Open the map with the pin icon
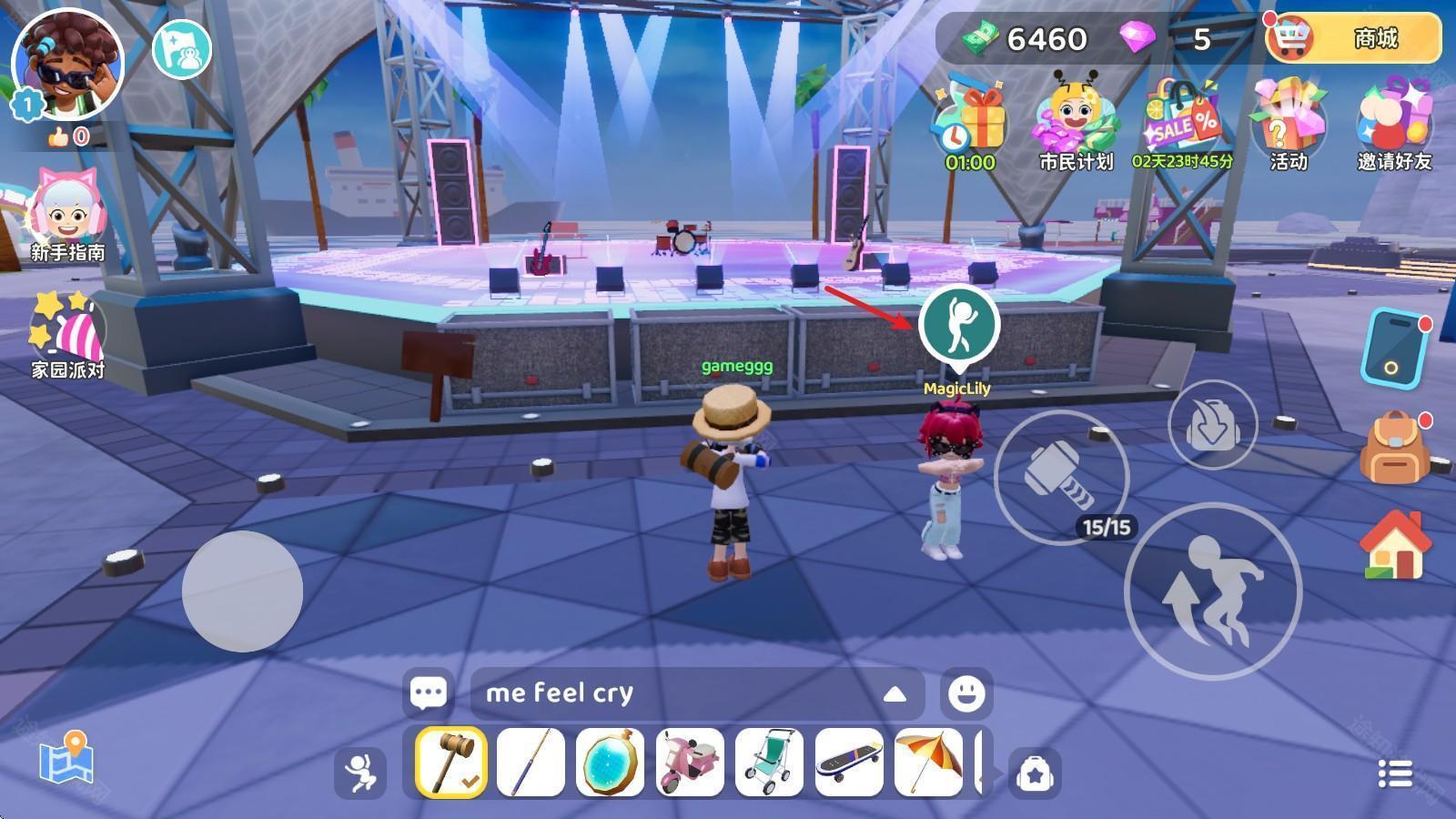The width and height of the screenshot is (1456, 819). pyautogui.click(x=66, y=759)
